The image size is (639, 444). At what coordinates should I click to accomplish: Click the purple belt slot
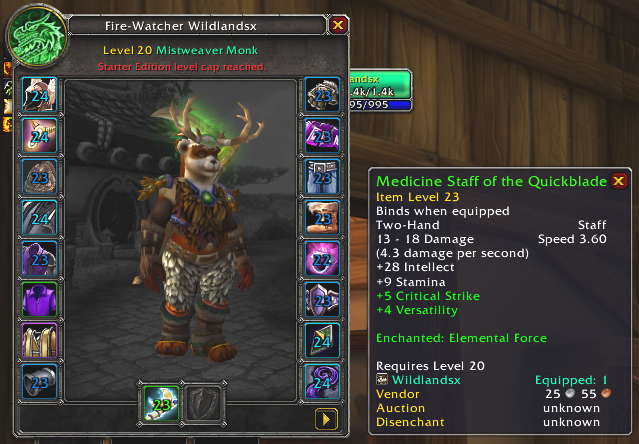pyautogui.click(x=322, y=137)
